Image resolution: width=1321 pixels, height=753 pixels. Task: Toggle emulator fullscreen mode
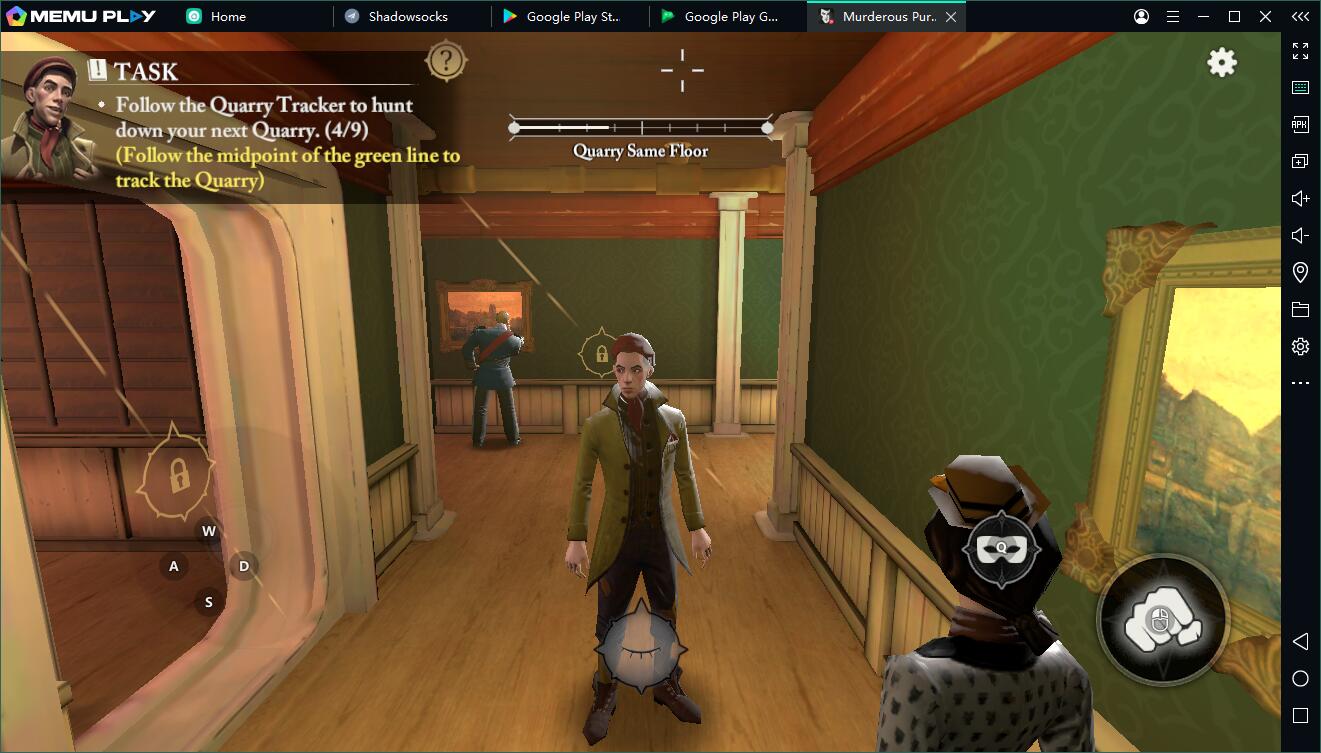click(x=1300, y=51)
